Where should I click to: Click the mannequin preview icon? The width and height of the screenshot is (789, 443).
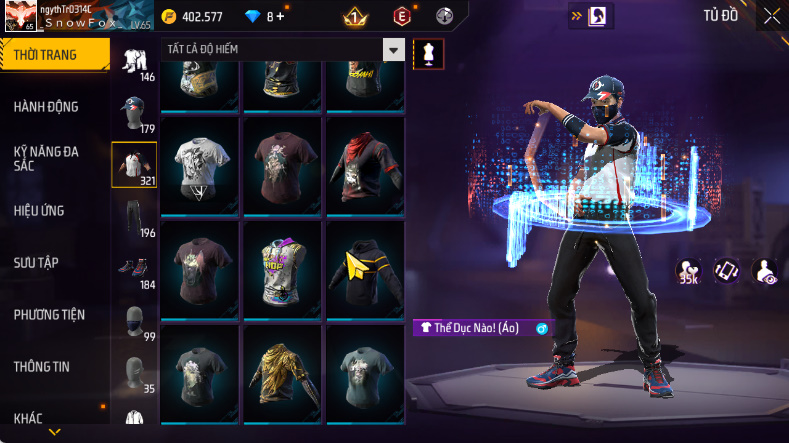tap(429, 53)
